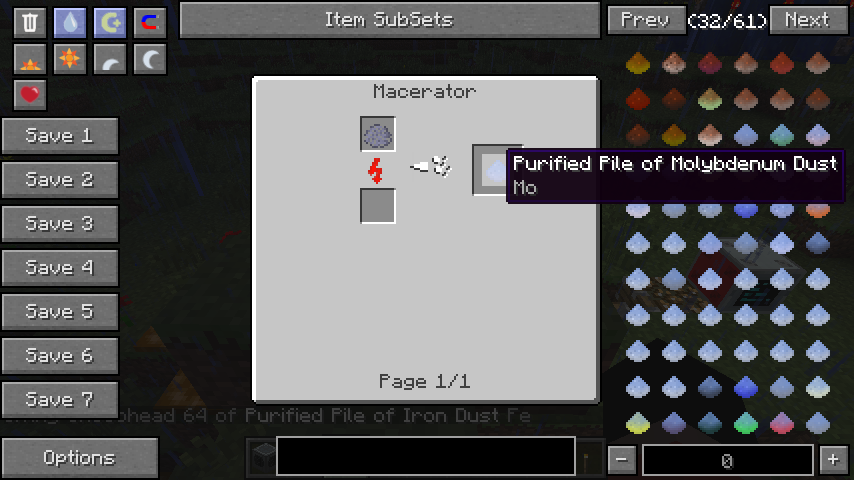Toggle the magnet mode icon
The height and width of the screenshot is (480, 854).
point(150,22)
